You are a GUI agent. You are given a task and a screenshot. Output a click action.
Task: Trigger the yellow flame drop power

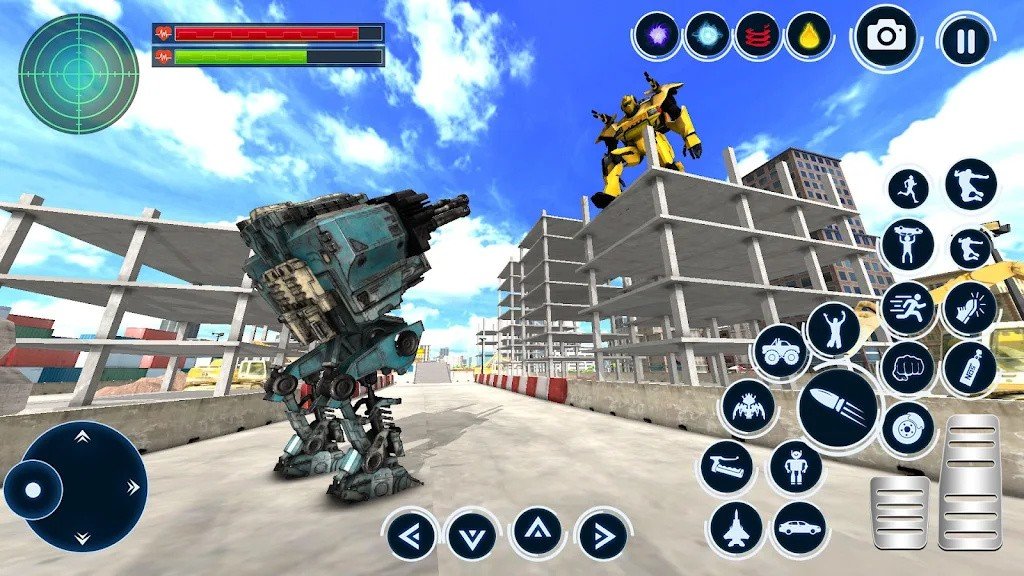point(807,35)
